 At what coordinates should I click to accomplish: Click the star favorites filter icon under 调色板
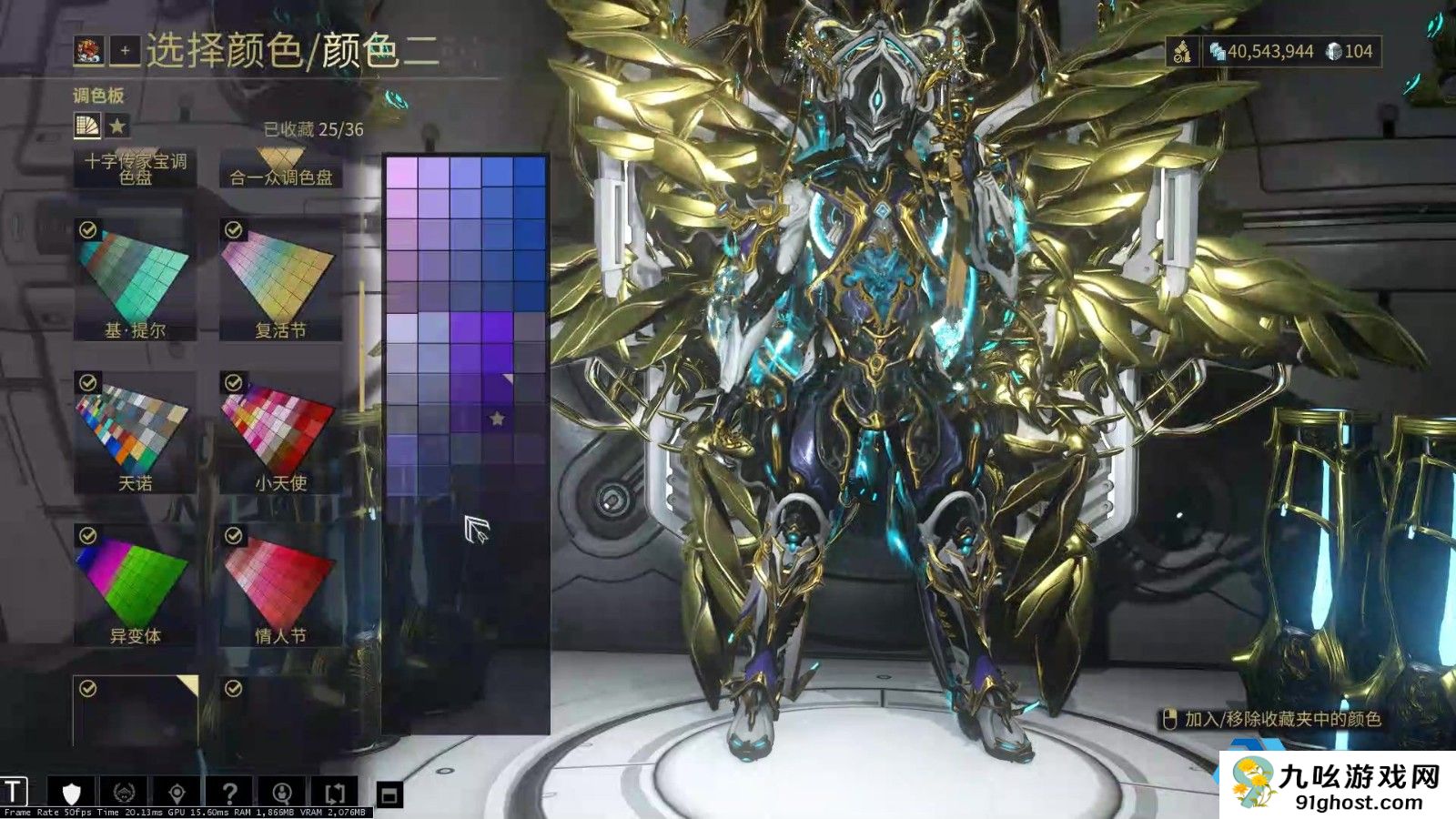coord(117,126)
